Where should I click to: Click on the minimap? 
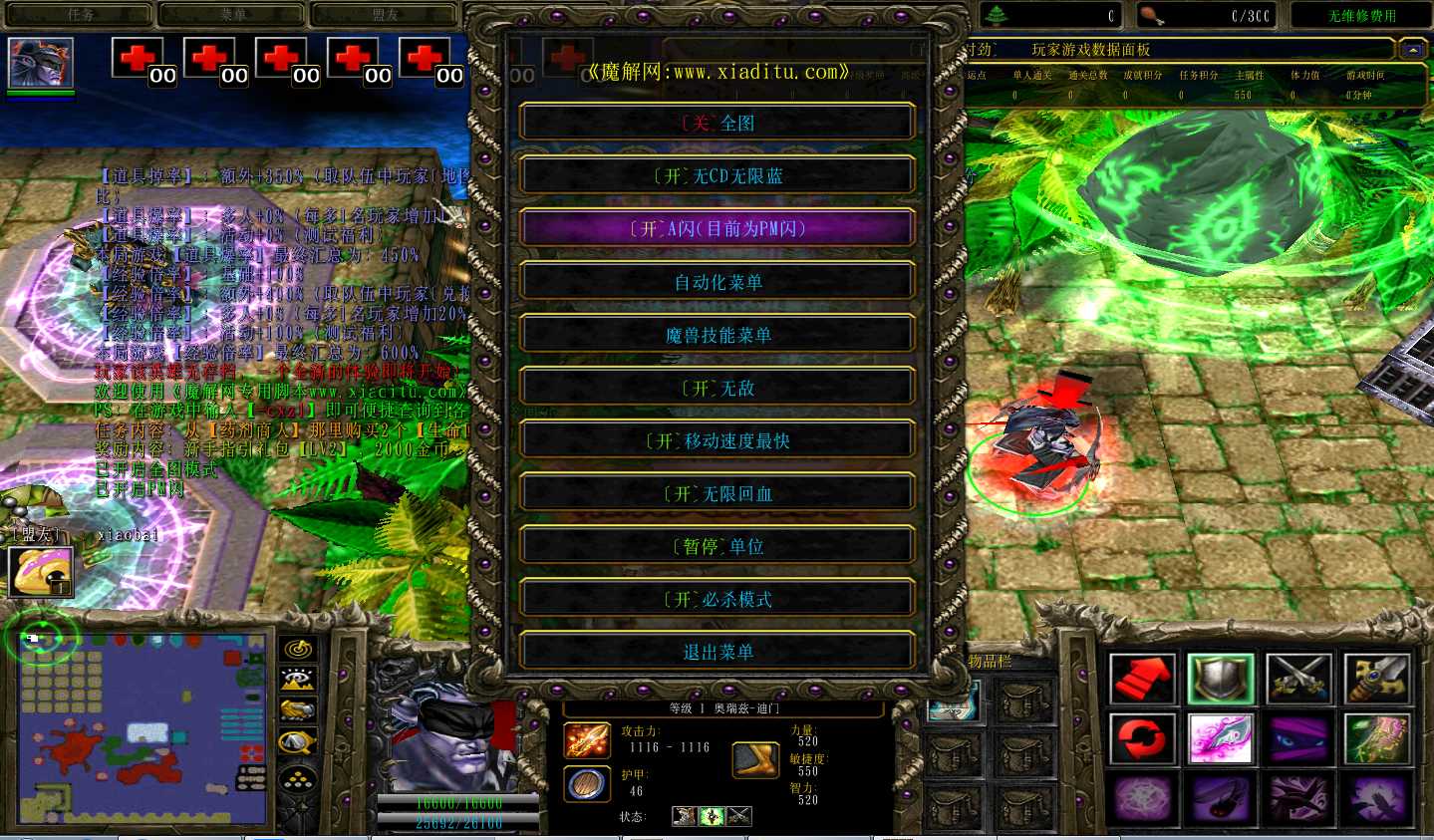(x=144, y=727)
